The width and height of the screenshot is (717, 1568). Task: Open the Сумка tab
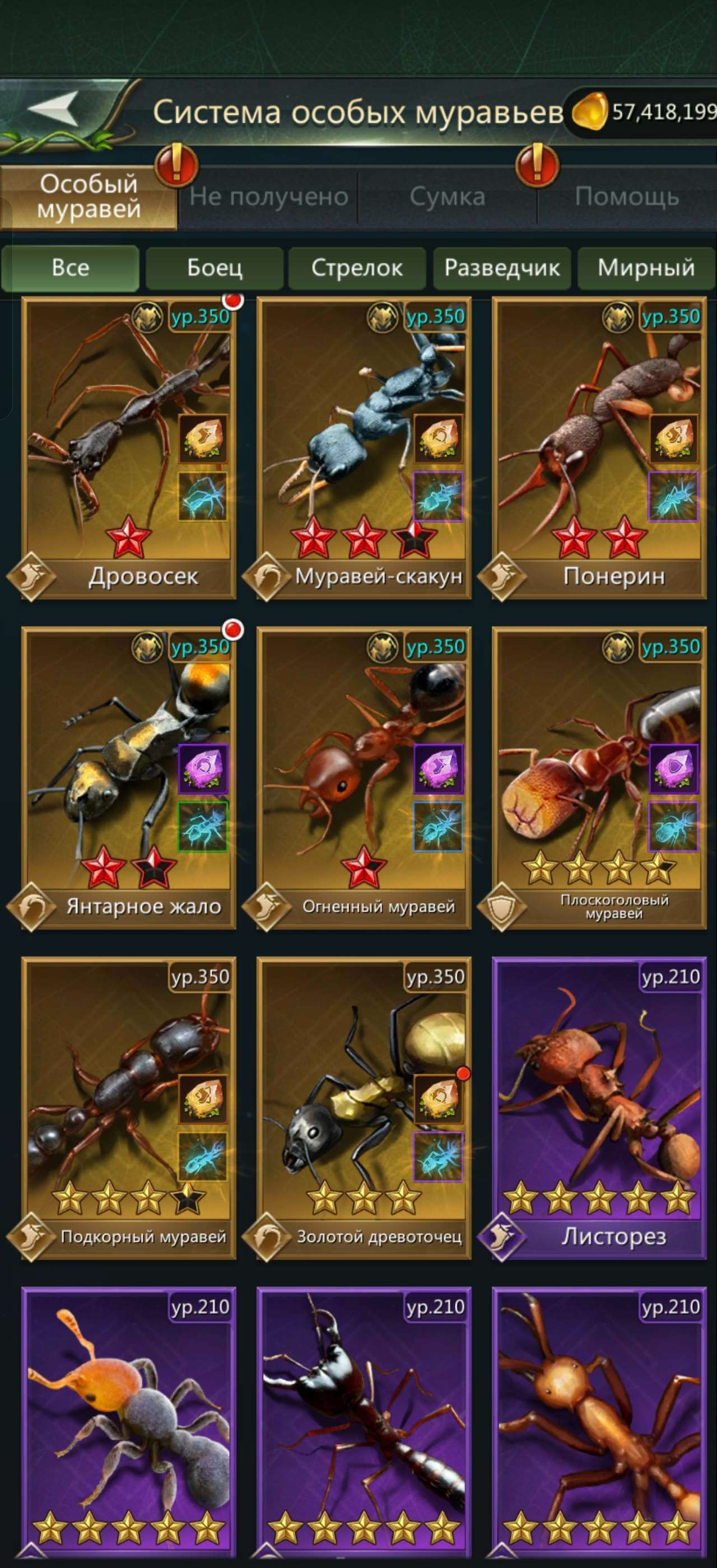(448, 196)
